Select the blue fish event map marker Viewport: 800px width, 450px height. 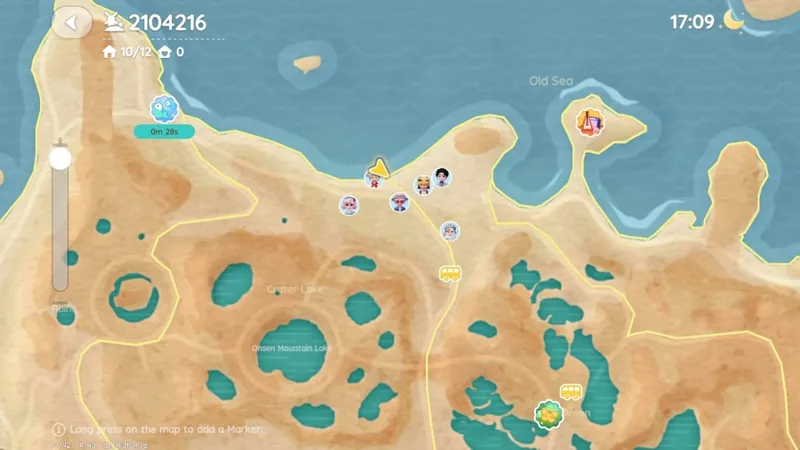(x=163, y=109)
